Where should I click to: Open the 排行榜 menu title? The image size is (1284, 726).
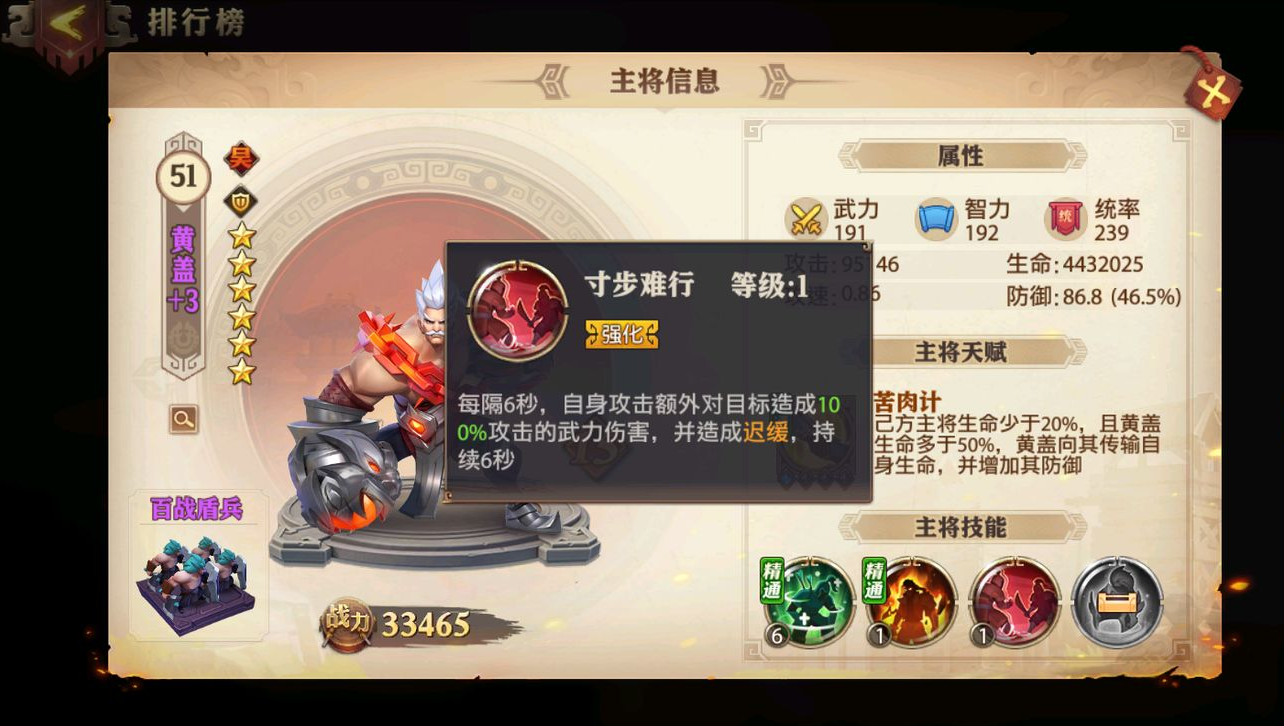click(194, 24)
